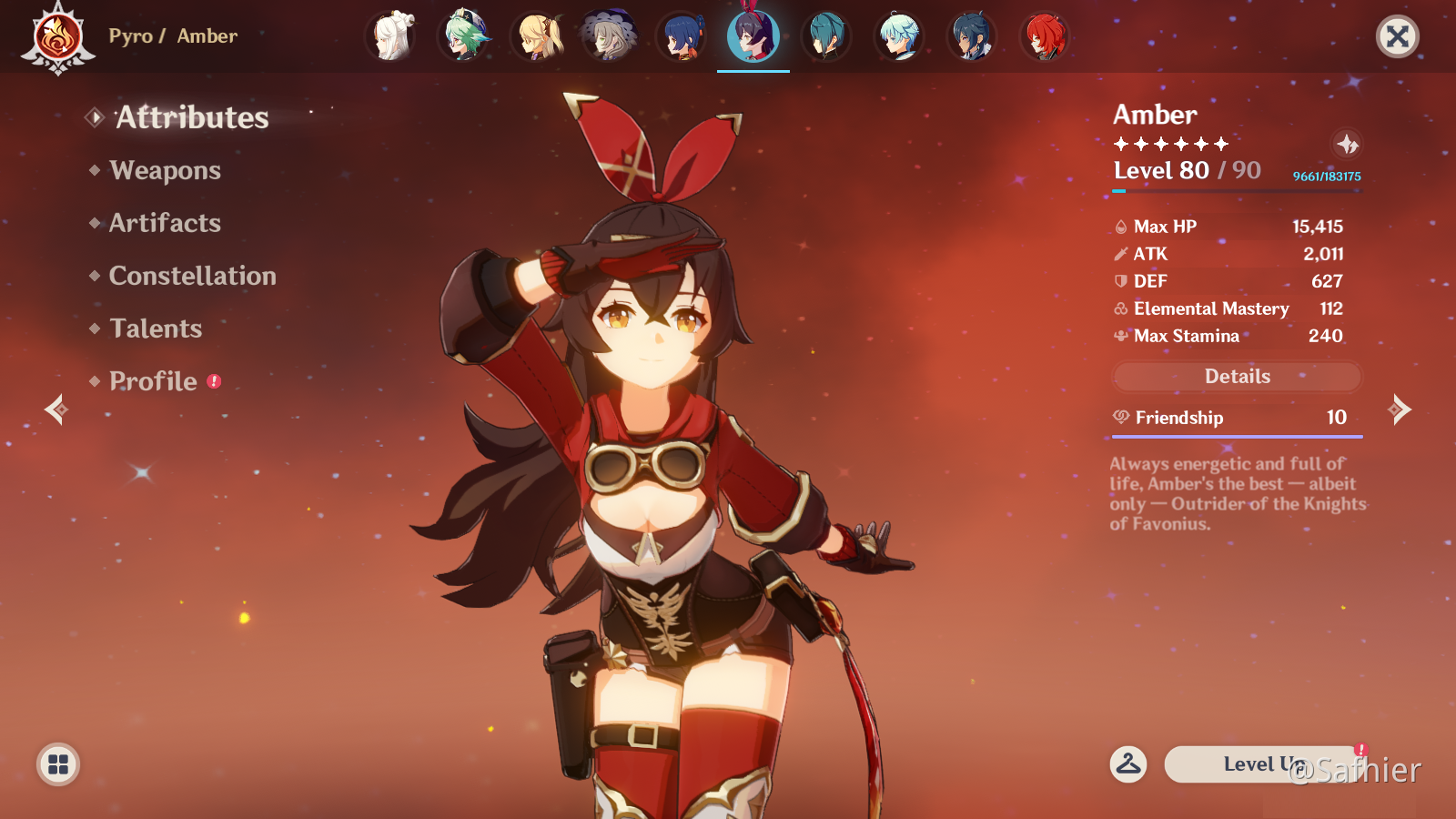Pick Lisa's portrait with purple witch hat
This screenshot has height=819, width=1456.
tap(609, 37)
